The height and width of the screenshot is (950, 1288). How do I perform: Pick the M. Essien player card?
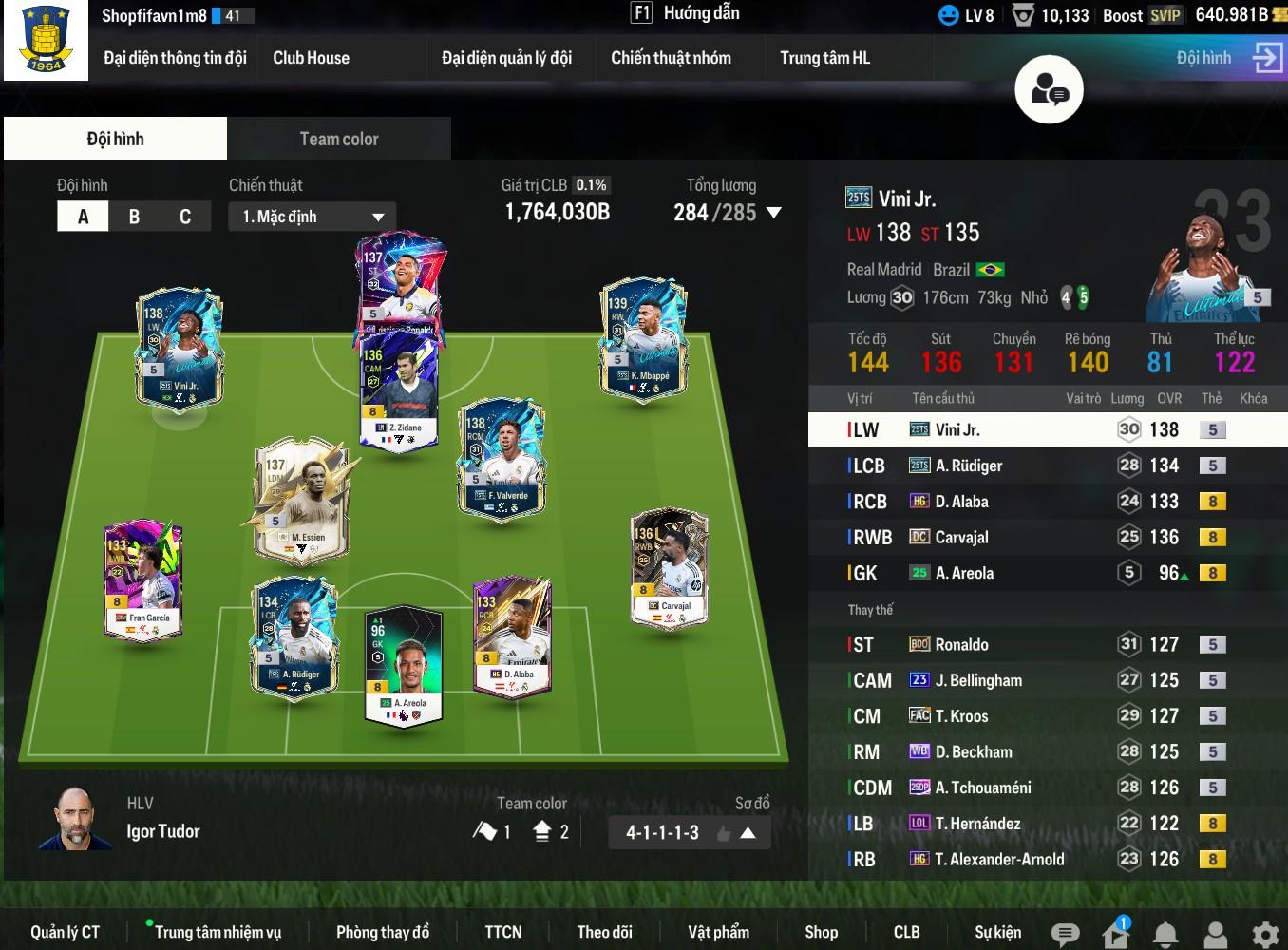(303, 501)
